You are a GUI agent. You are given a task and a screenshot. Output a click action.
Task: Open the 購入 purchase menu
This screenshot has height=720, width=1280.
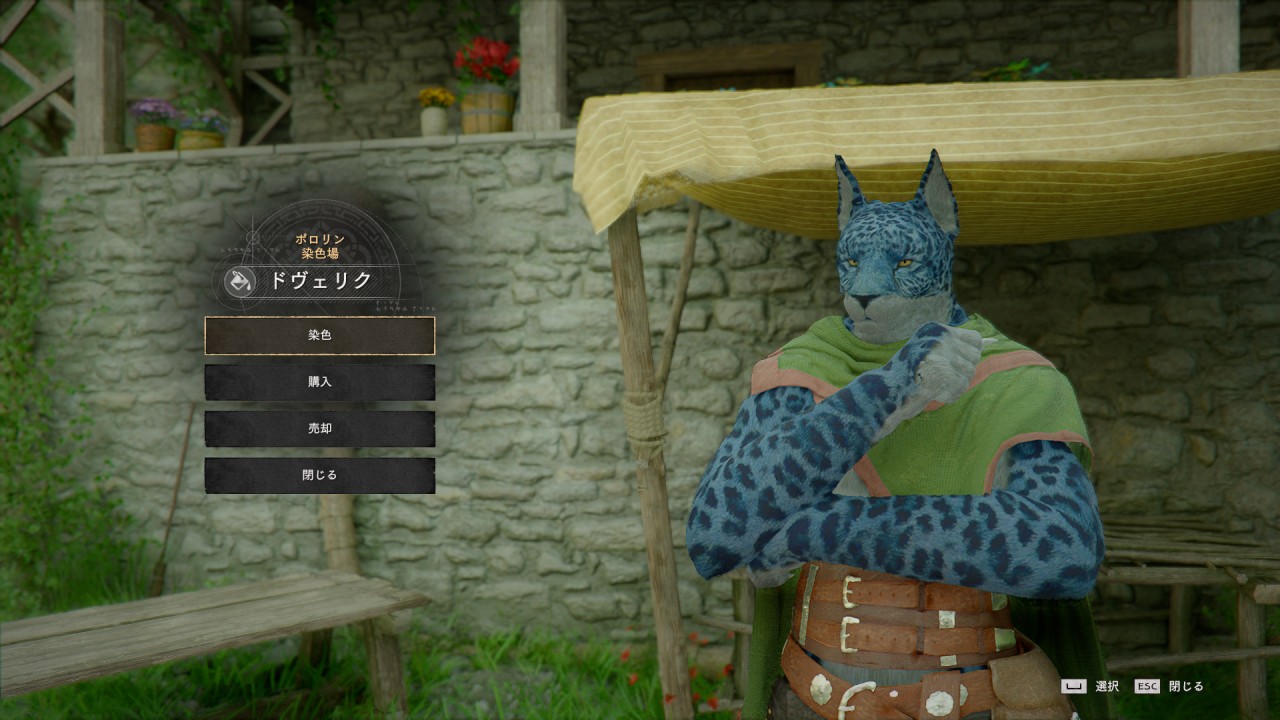point(320,382)
